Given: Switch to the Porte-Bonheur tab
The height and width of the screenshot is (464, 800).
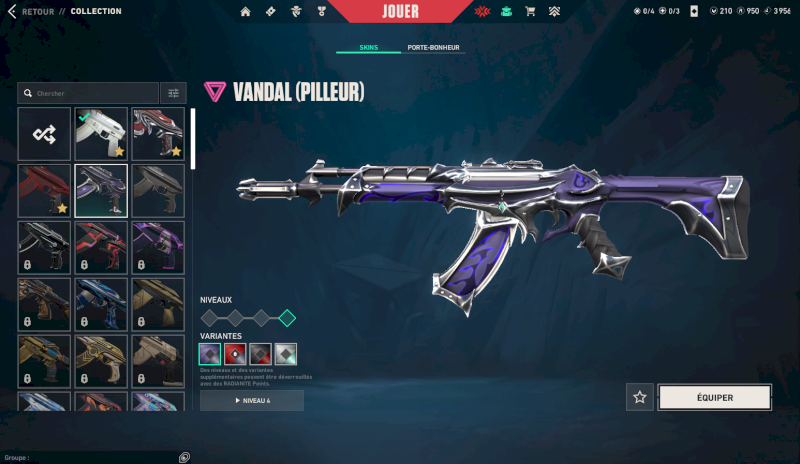Looking at the screenshot, I should (x=435, y=48).
